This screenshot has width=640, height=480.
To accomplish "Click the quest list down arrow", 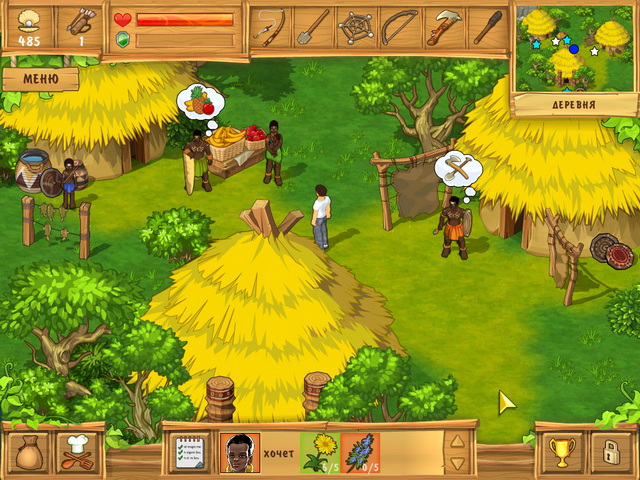I will point(457,463).
